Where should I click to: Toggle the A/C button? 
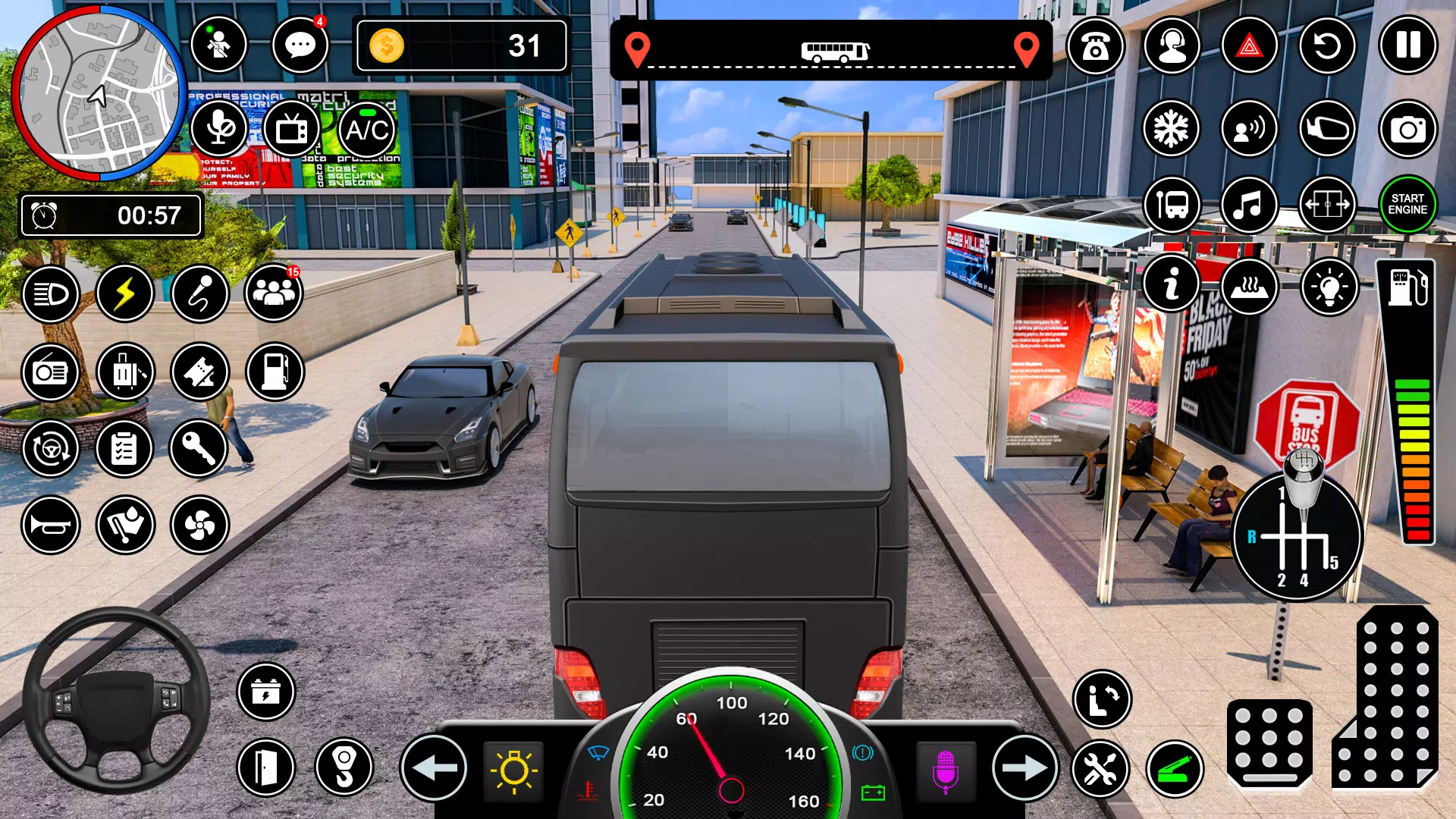pyautogui.click(x=368, y=130)
